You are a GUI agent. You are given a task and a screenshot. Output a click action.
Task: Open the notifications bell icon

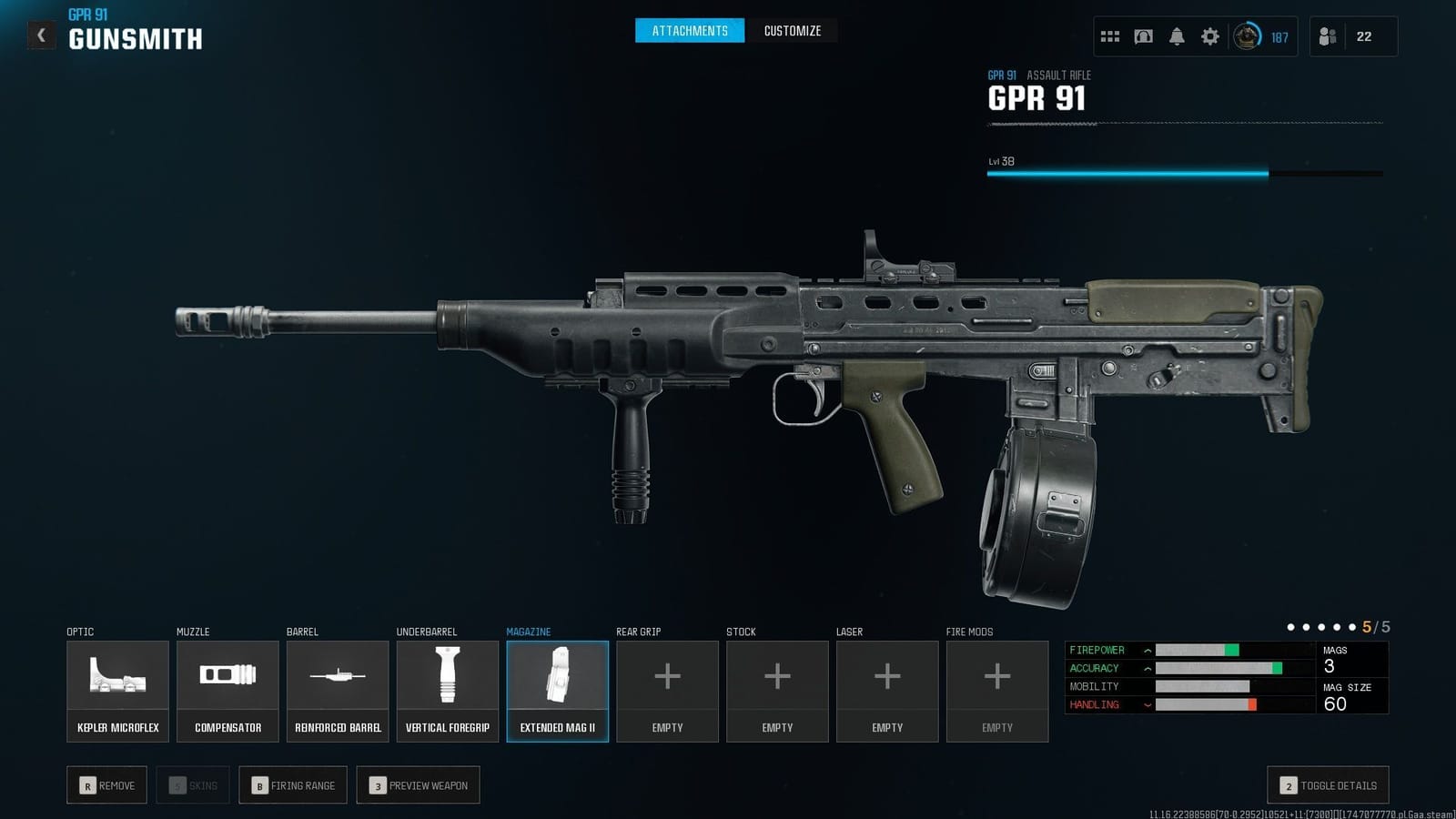1177,36
